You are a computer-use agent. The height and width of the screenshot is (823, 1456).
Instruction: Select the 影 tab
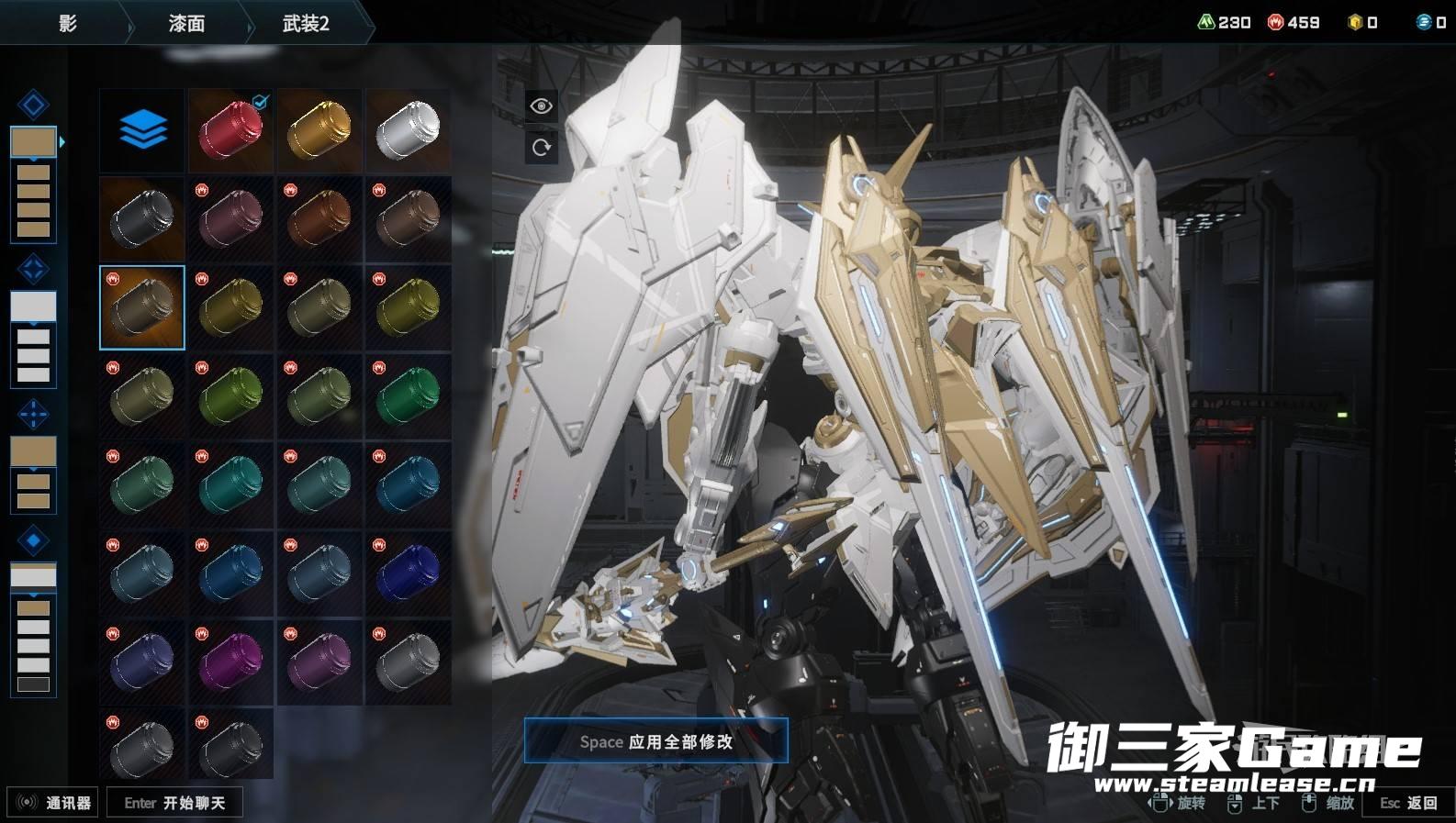[x=67, y=24]
